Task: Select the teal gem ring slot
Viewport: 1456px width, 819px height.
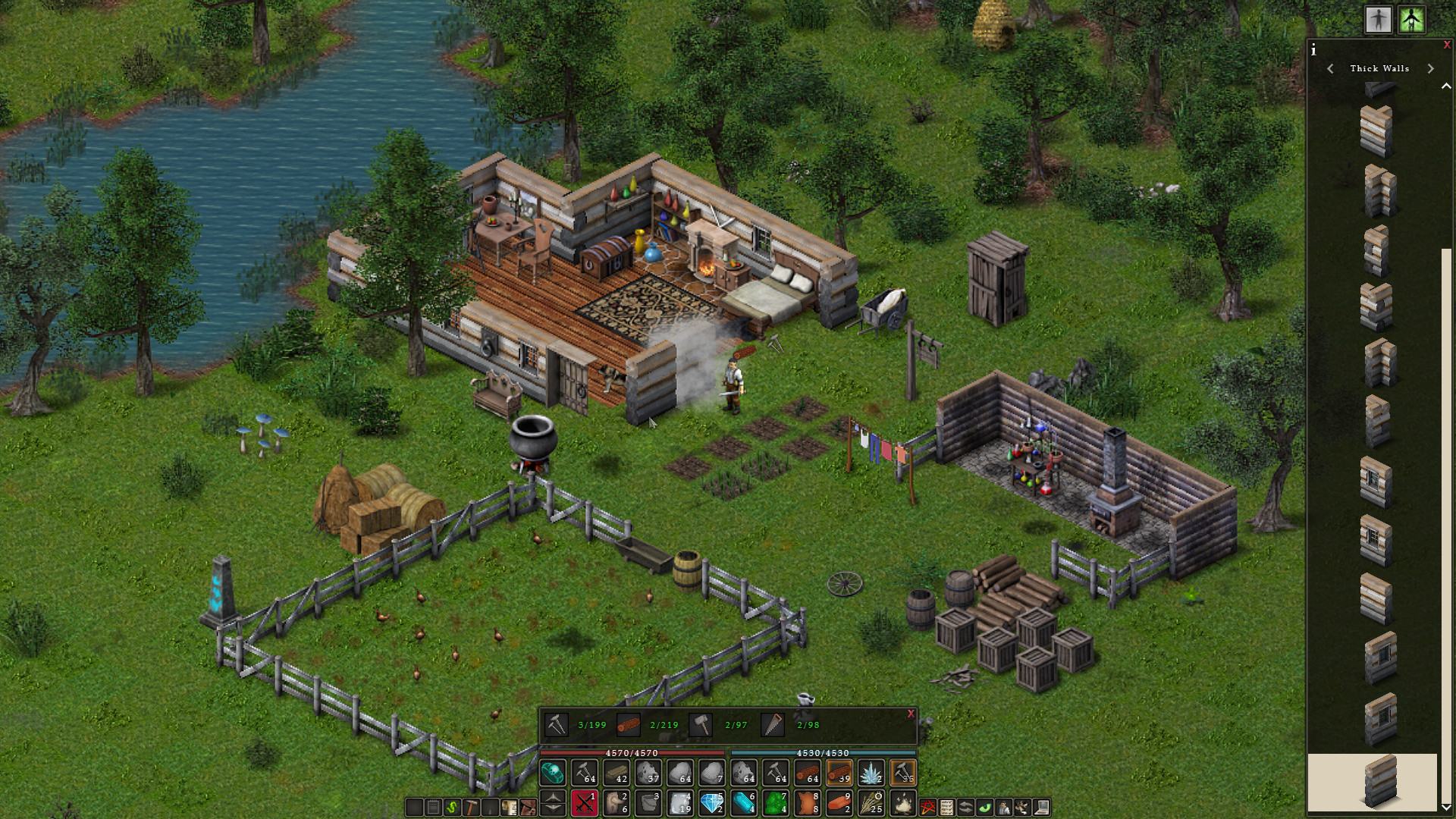Action: tap(553, 773)
